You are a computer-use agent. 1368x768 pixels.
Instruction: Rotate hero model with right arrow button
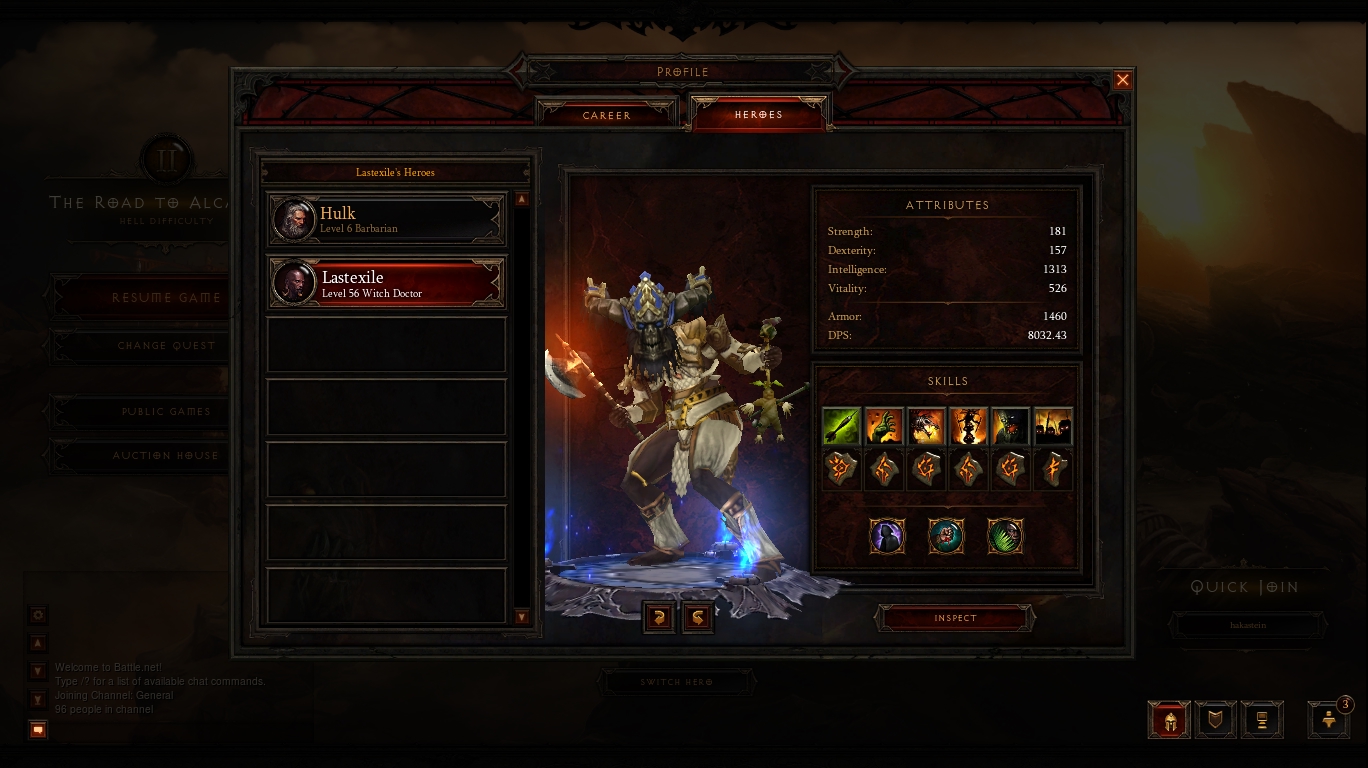pyautogui.click(x=698, y=617)
